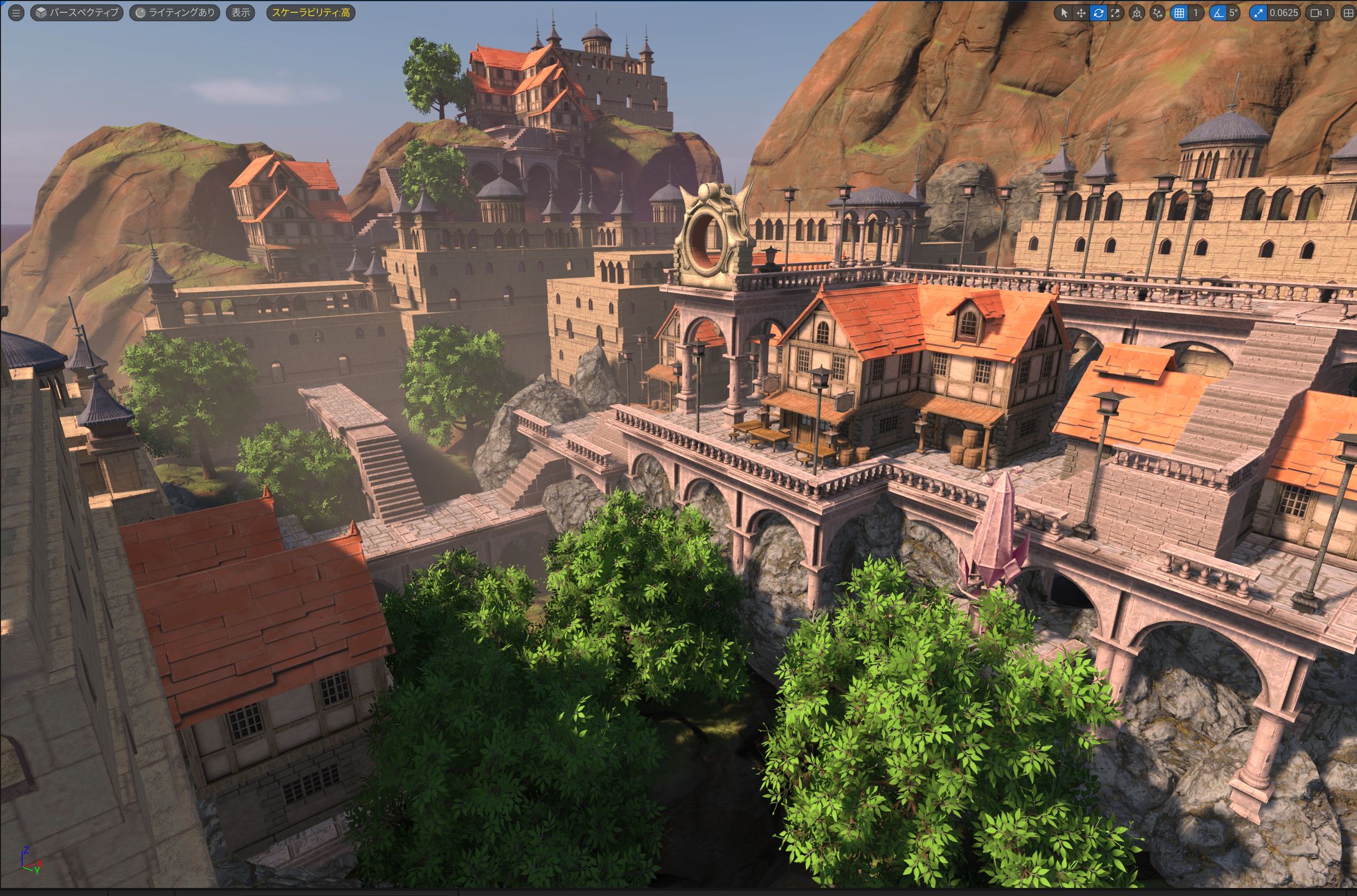Choose the arrow cursor select tool

pos(1064,13)
